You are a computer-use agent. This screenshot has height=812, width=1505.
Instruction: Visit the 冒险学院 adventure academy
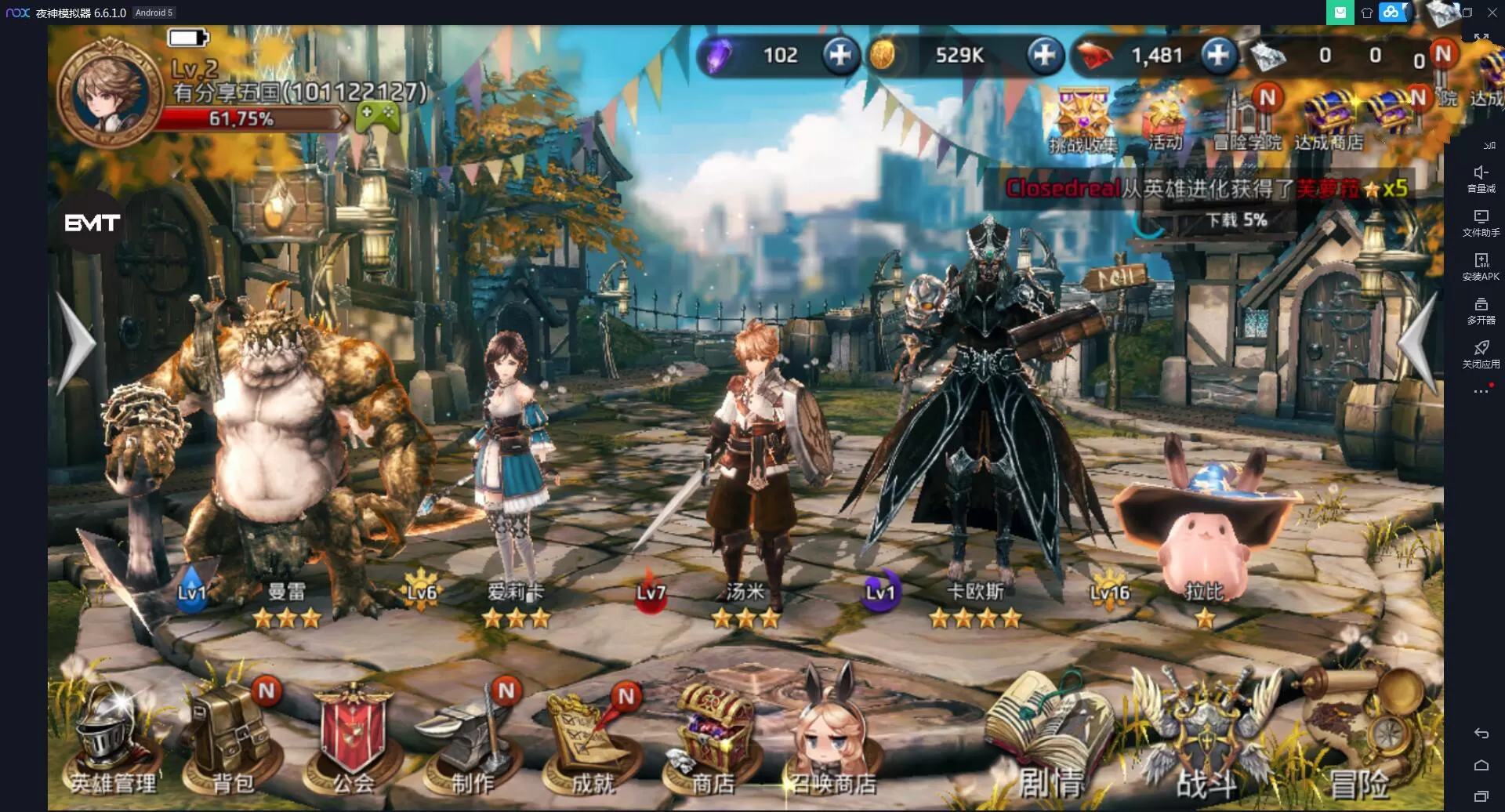(x=1246, y=121)
